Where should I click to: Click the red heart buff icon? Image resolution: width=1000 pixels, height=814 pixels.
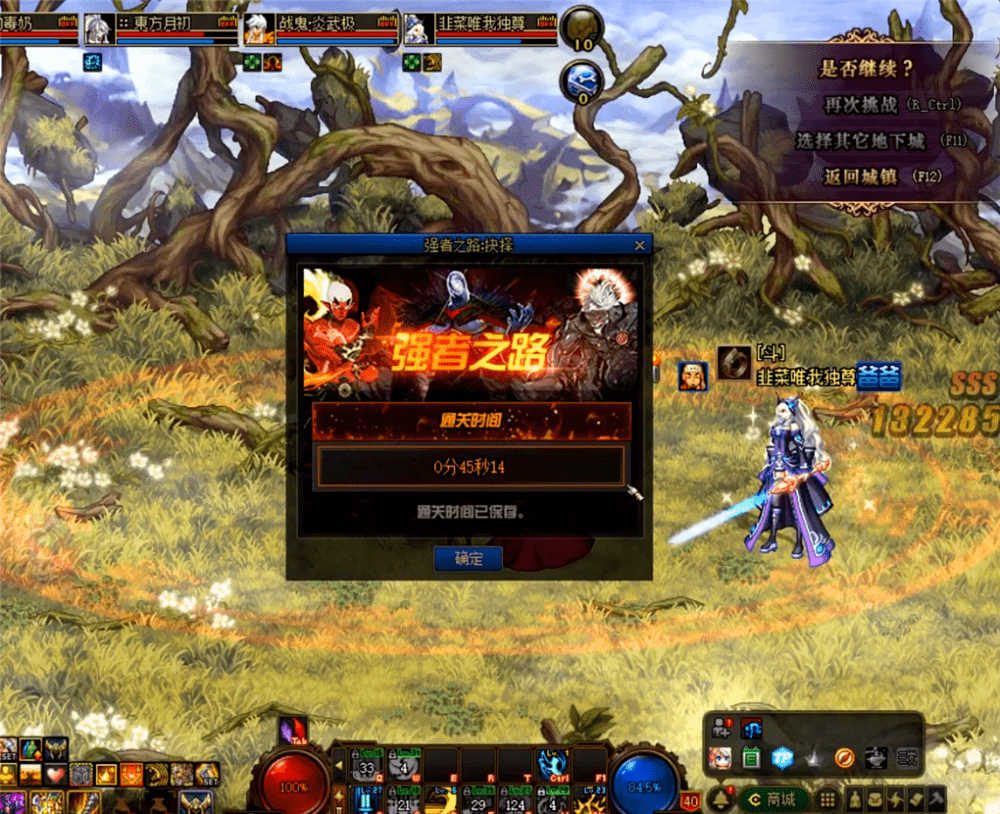click(x=56, y=774)
